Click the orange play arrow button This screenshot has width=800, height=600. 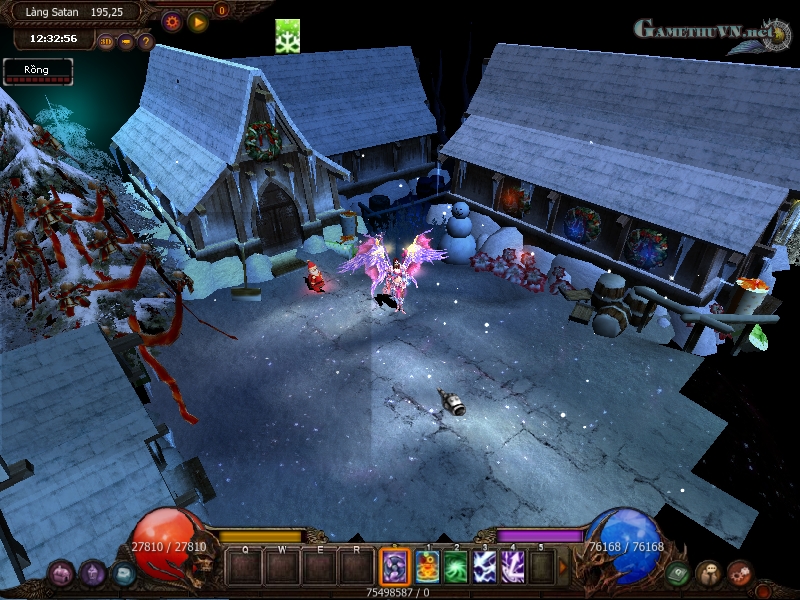click(x=198, y=21)
